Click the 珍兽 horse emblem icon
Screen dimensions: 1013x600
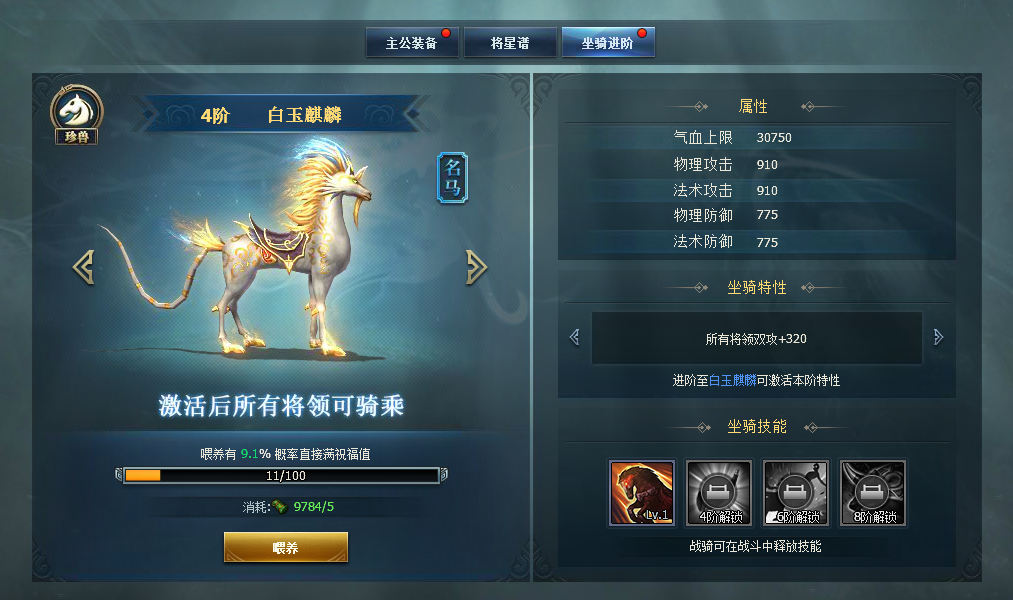coord(76,114)
